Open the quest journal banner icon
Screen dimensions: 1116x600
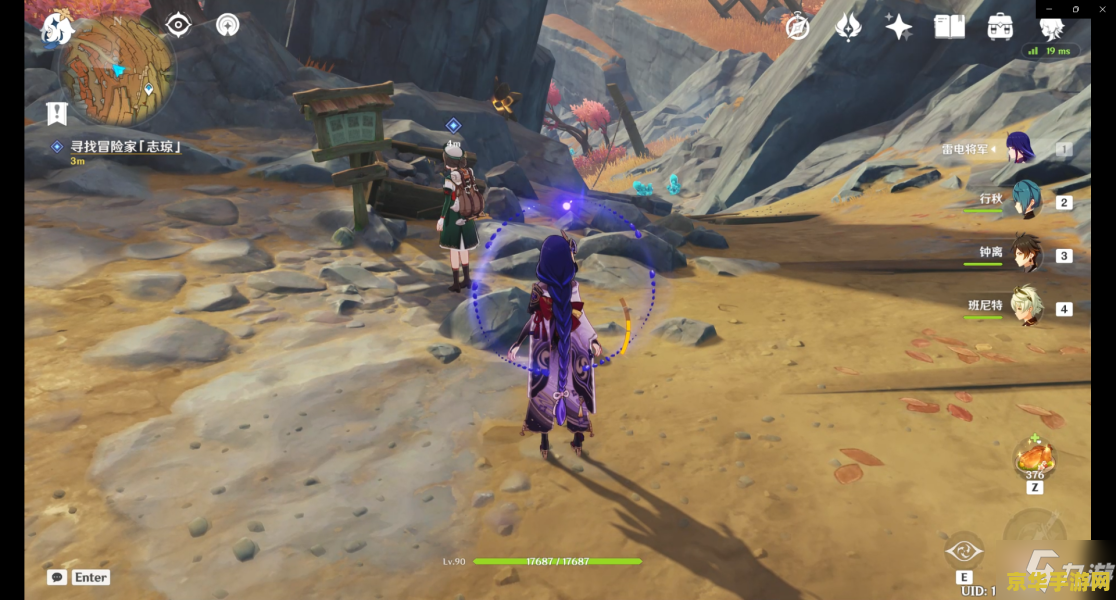(x=57, y=113)
